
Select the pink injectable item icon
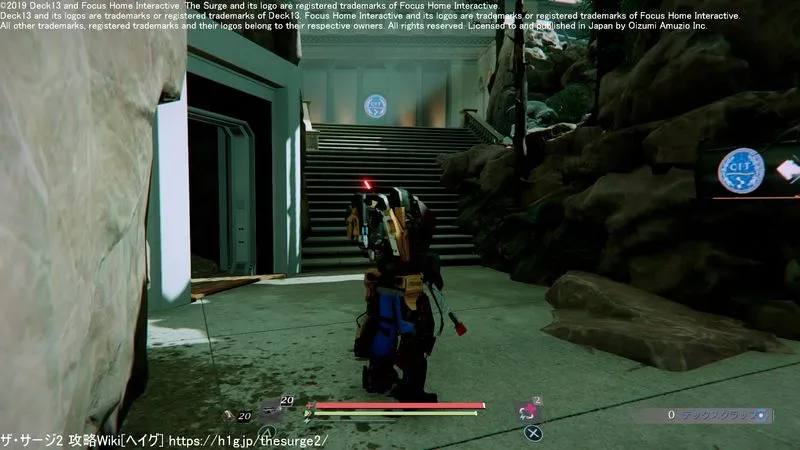[x=524, y=410]
